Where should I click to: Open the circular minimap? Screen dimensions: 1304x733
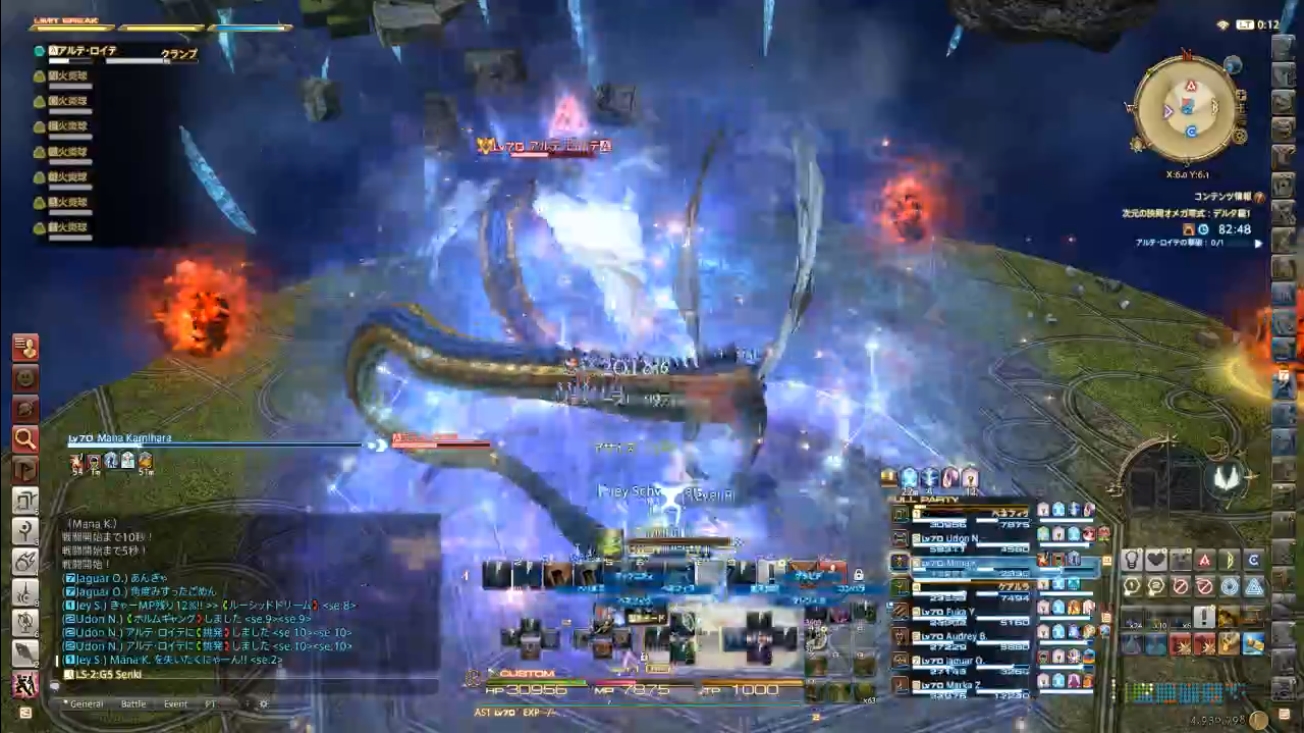point(1186,107)
